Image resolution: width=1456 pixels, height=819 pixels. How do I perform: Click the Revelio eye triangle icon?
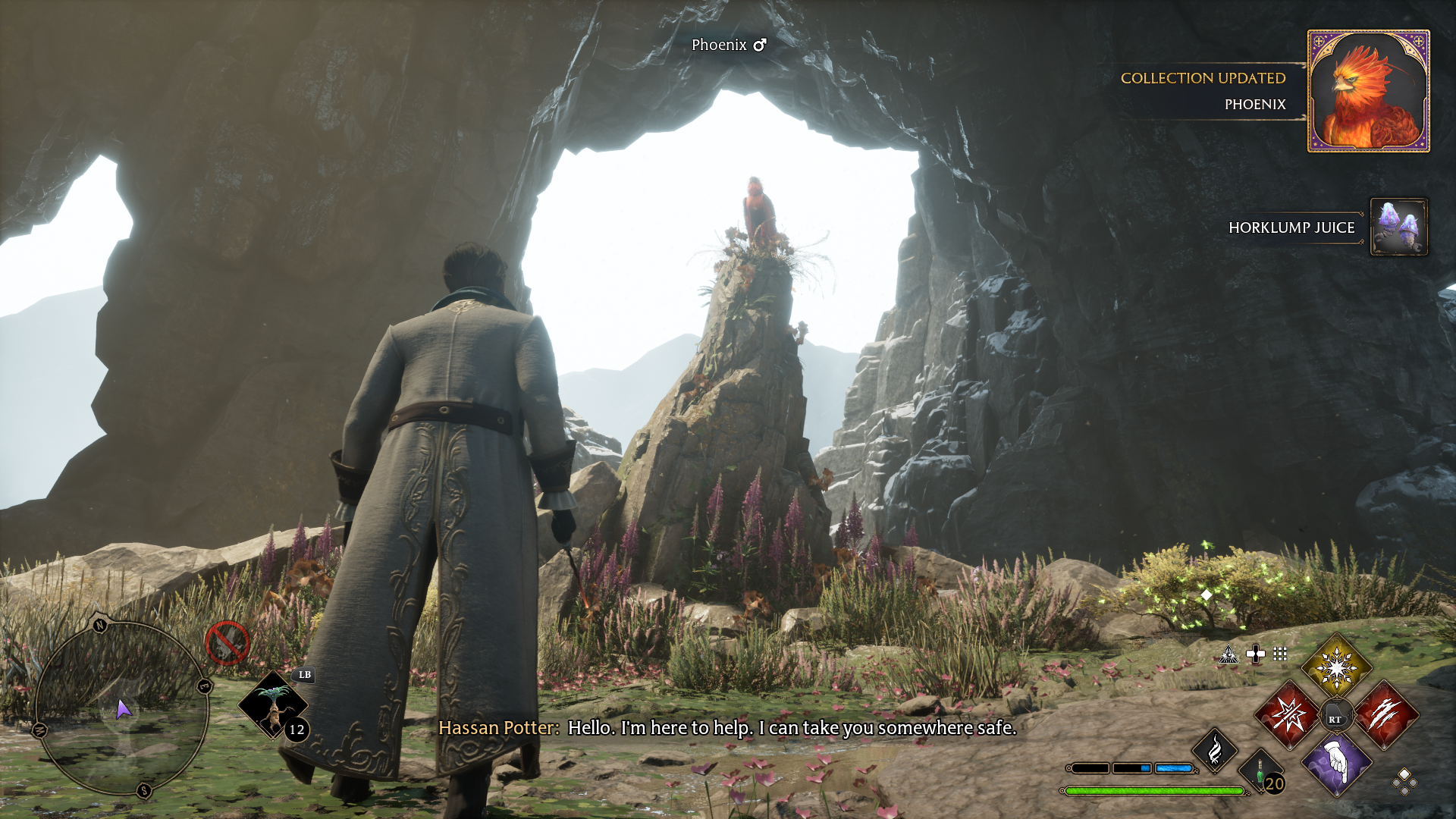click(x=1228, y=654)
